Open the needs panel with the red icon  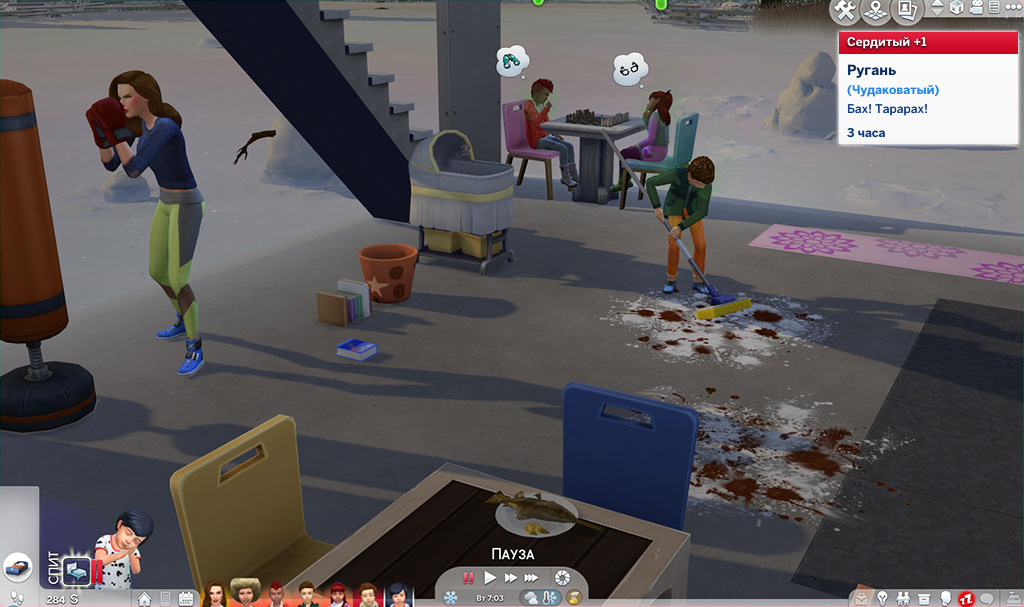click(x=966, y=598)
